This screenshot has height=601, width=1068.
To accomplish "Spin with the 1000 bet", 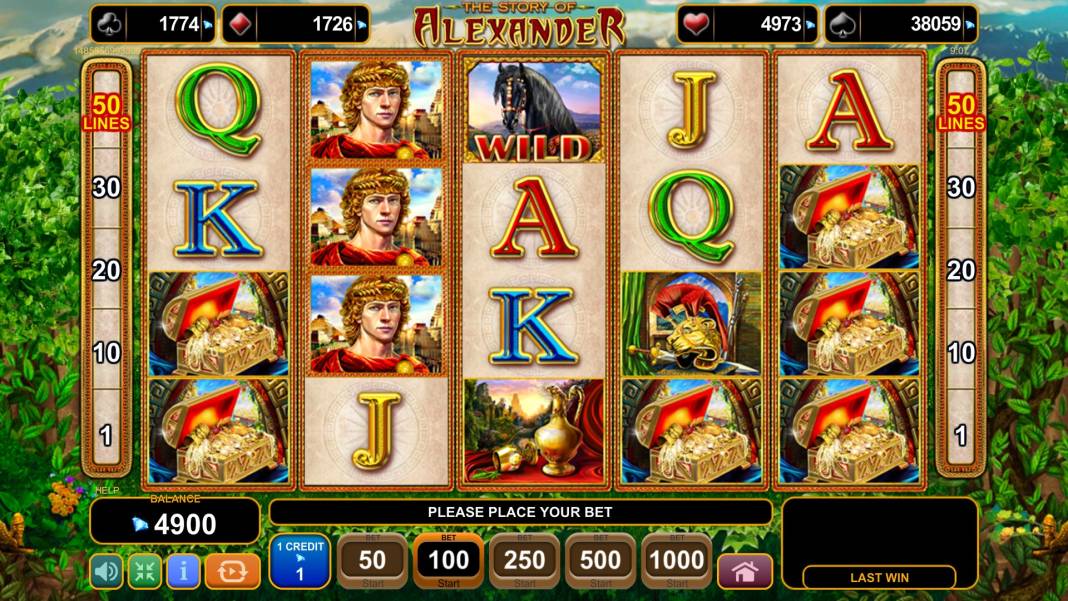I will [676, 562].
